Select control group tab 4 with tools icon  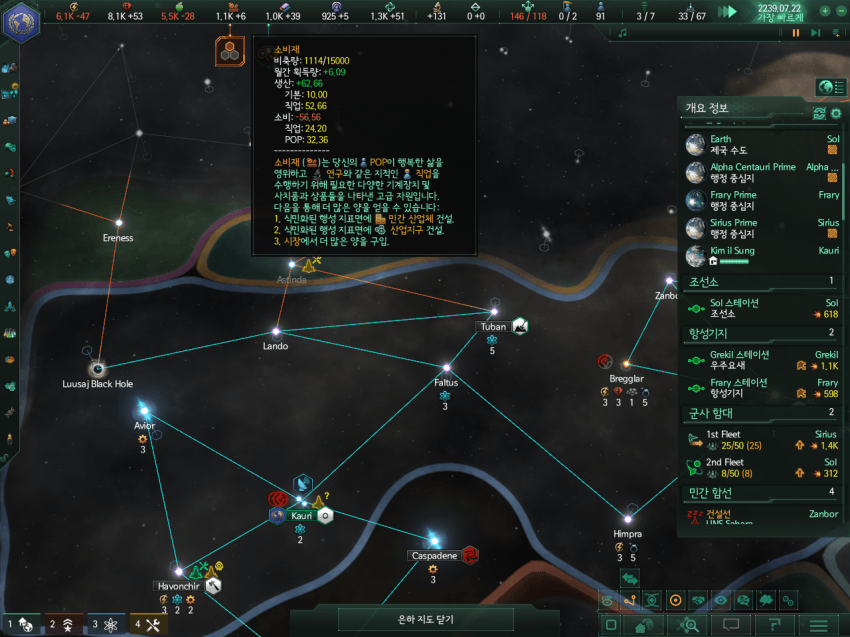pos(147,625)
